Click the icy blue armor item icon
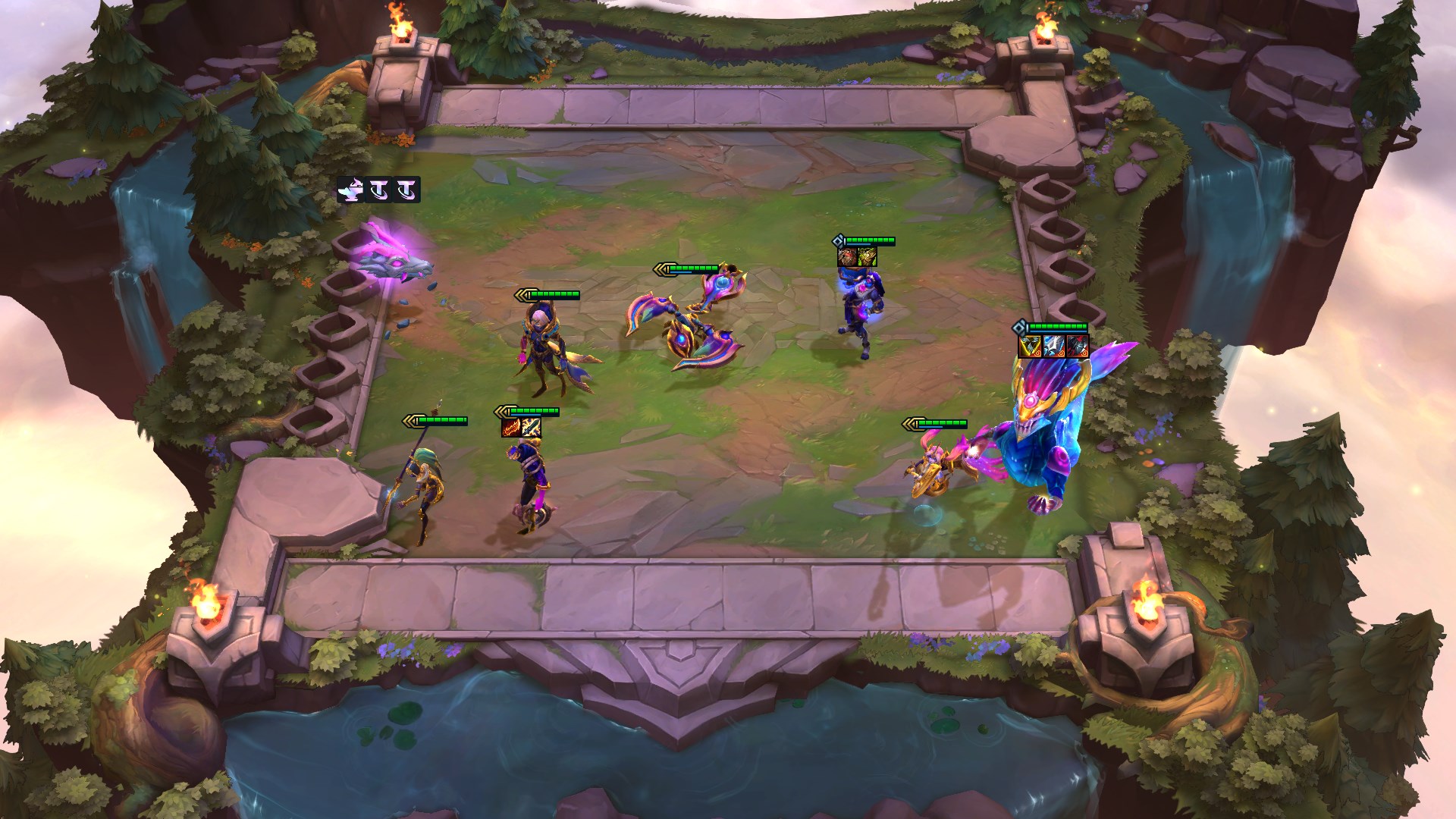The width and height of the screenshot is (1456, 819). click(1053, 347)
